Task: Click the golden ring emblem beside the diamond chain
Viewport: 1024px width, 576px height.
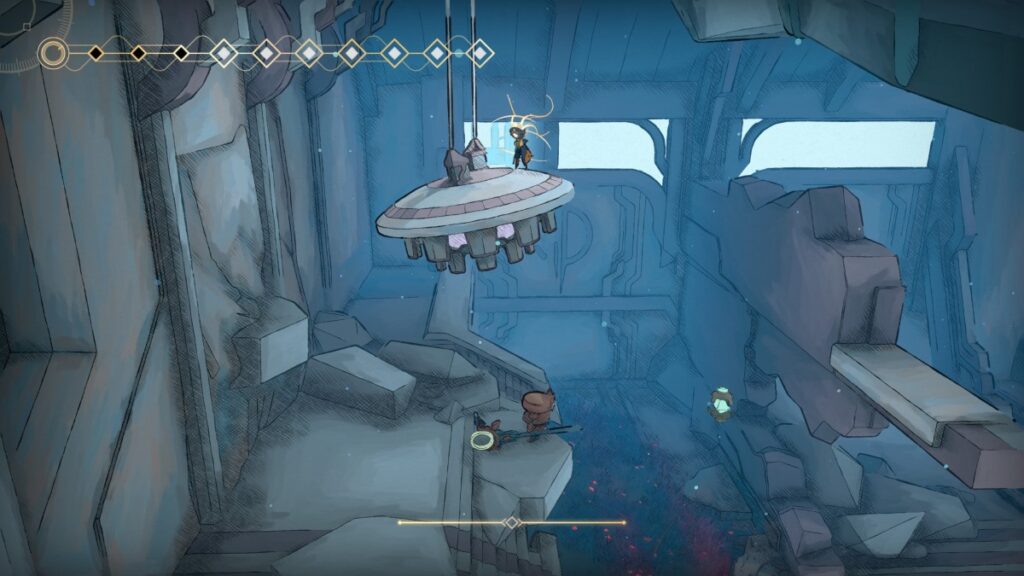Action: click(x=53, y=52)
